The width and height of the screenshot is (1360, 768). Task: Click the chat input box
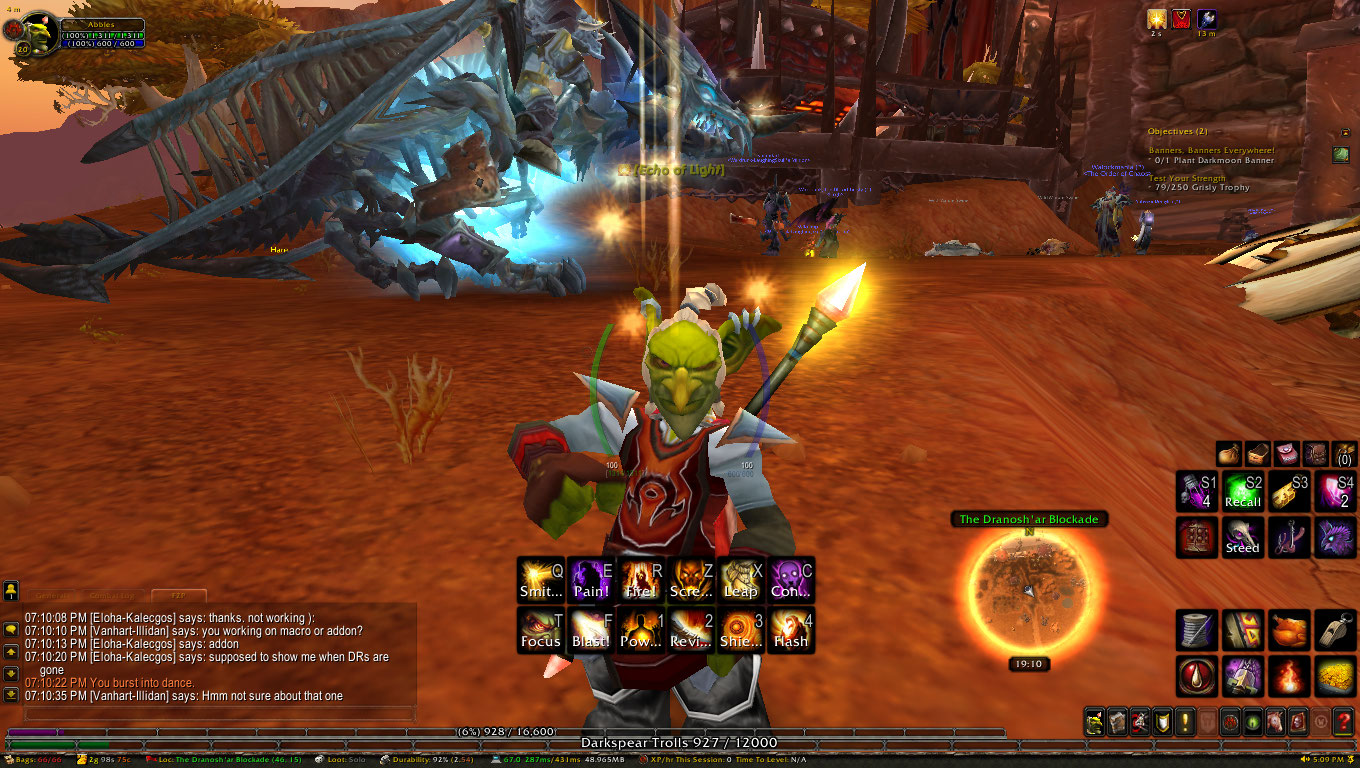click(x=218, y=714)
